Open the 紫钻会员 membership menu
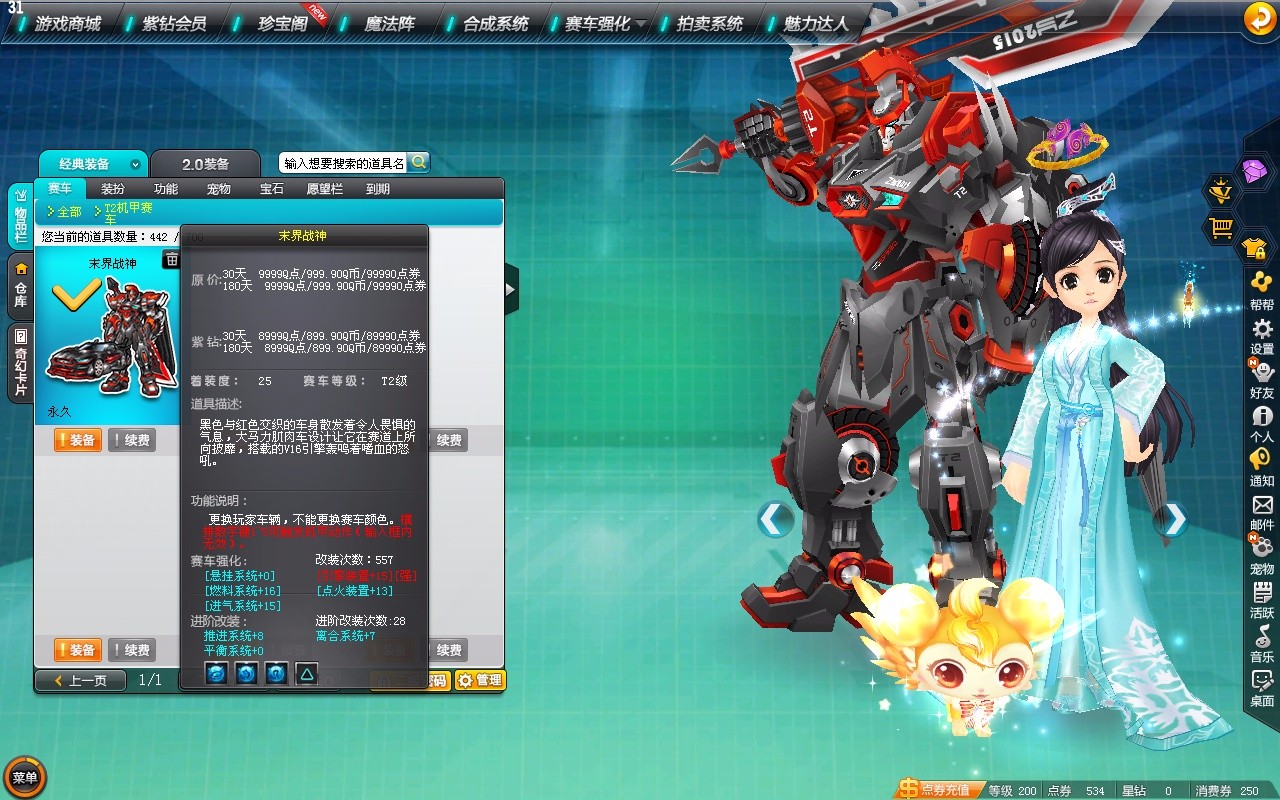This screenshot has height=800, width=1280. (173, 23)
